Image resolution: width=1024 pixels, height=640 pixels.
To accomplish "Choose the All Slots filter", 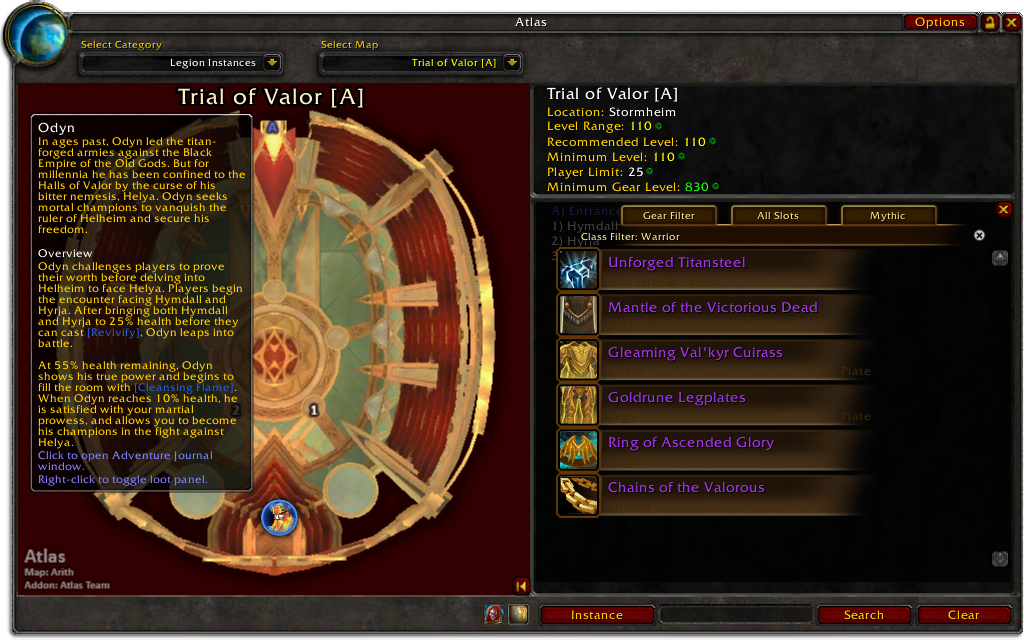I will pos(778,215).
